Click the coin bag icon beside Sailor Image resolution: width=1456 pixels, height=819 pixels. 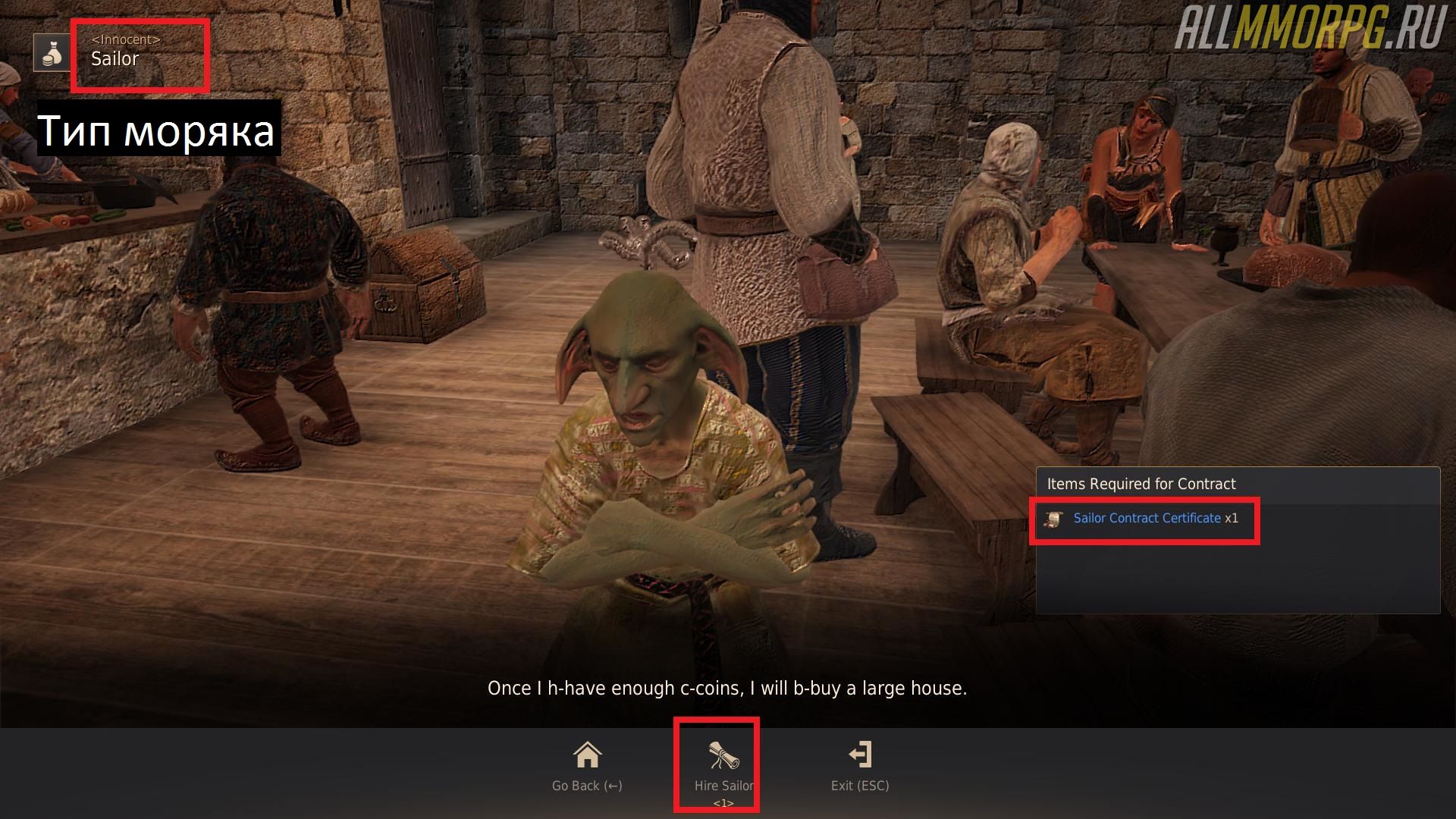(x=52, y=53)
